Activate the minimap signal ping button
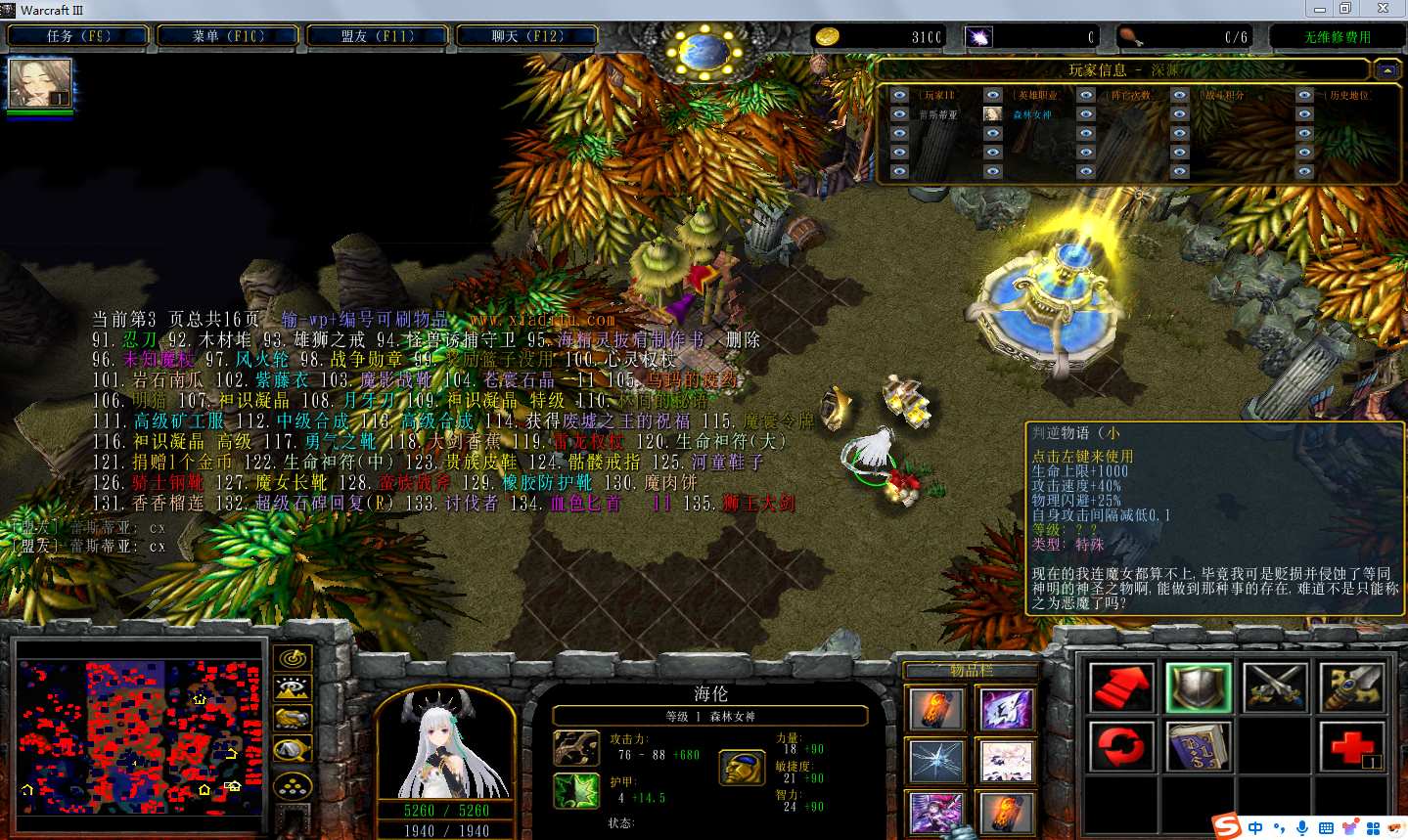The width and height of the screenshot is (1408, 840). point(294,658)
